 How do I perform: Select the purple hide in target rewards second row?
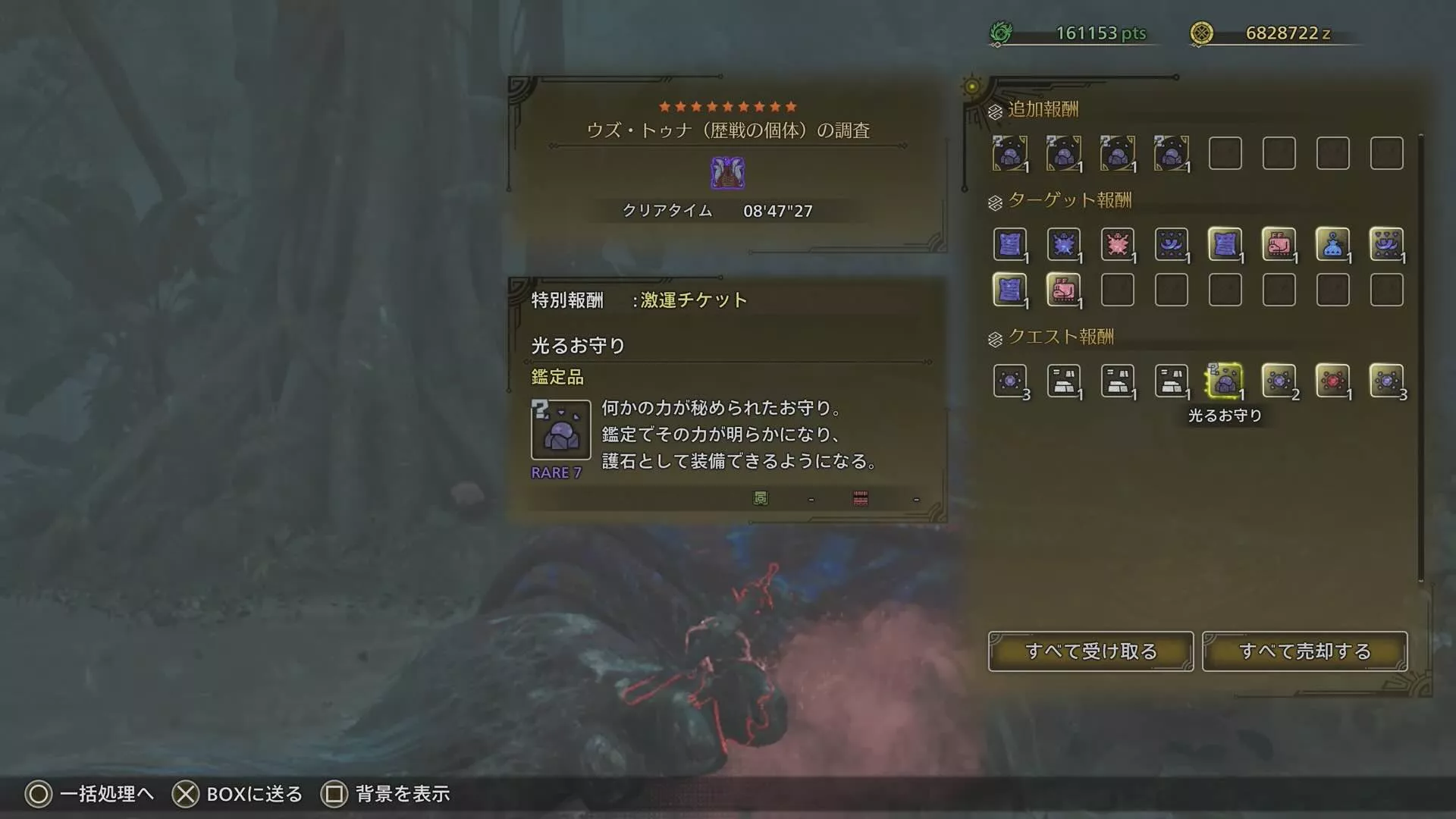[1009, 290]
